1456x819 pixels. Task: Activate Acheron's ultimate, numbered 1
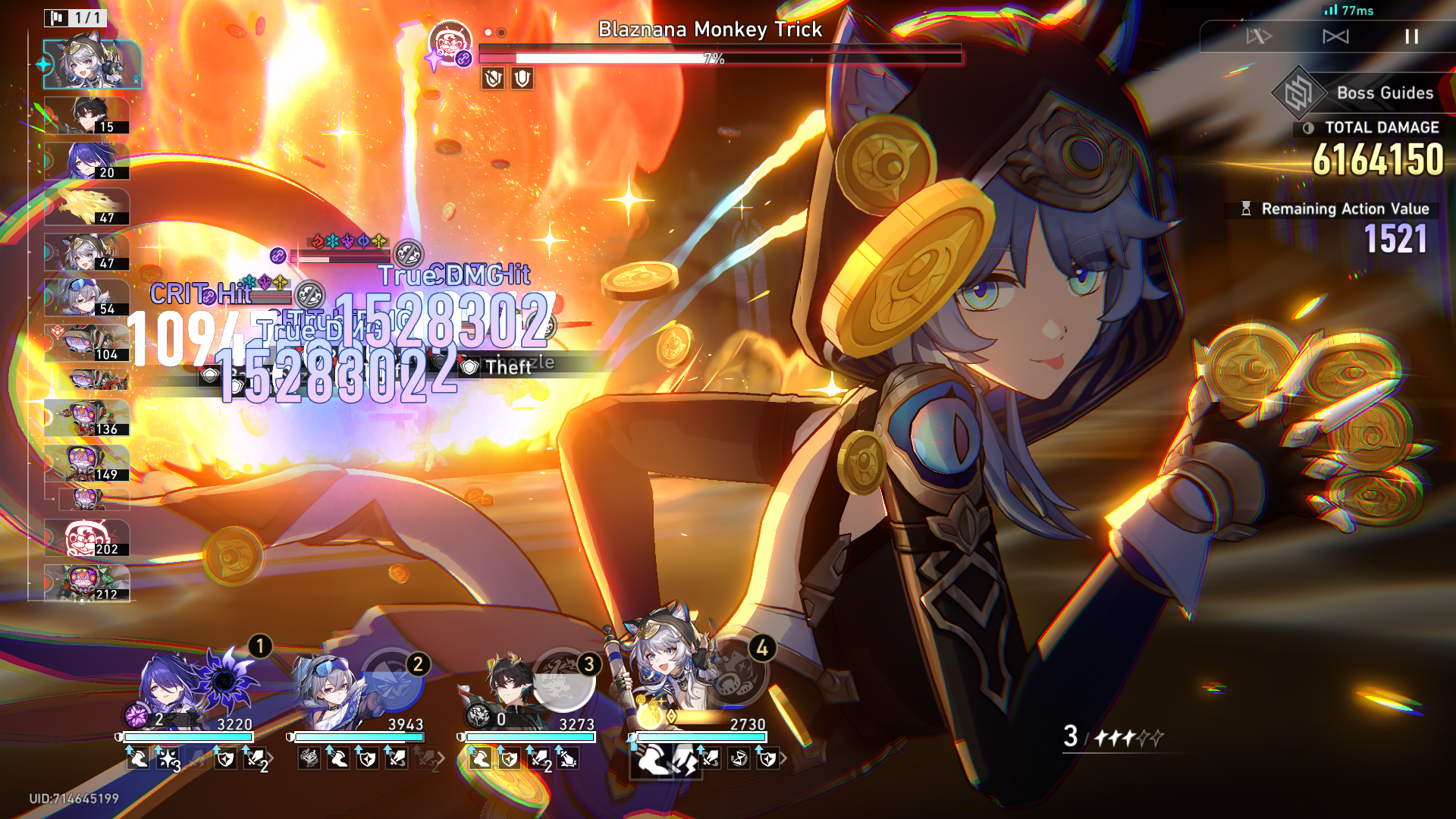tap(225, 680)
